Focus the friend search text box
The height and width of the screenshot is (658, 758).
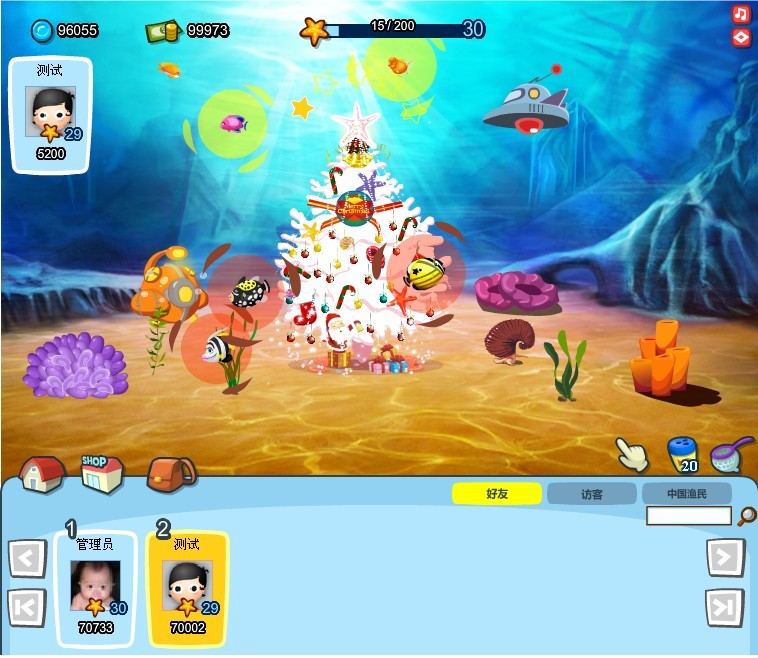coord(689,516)
